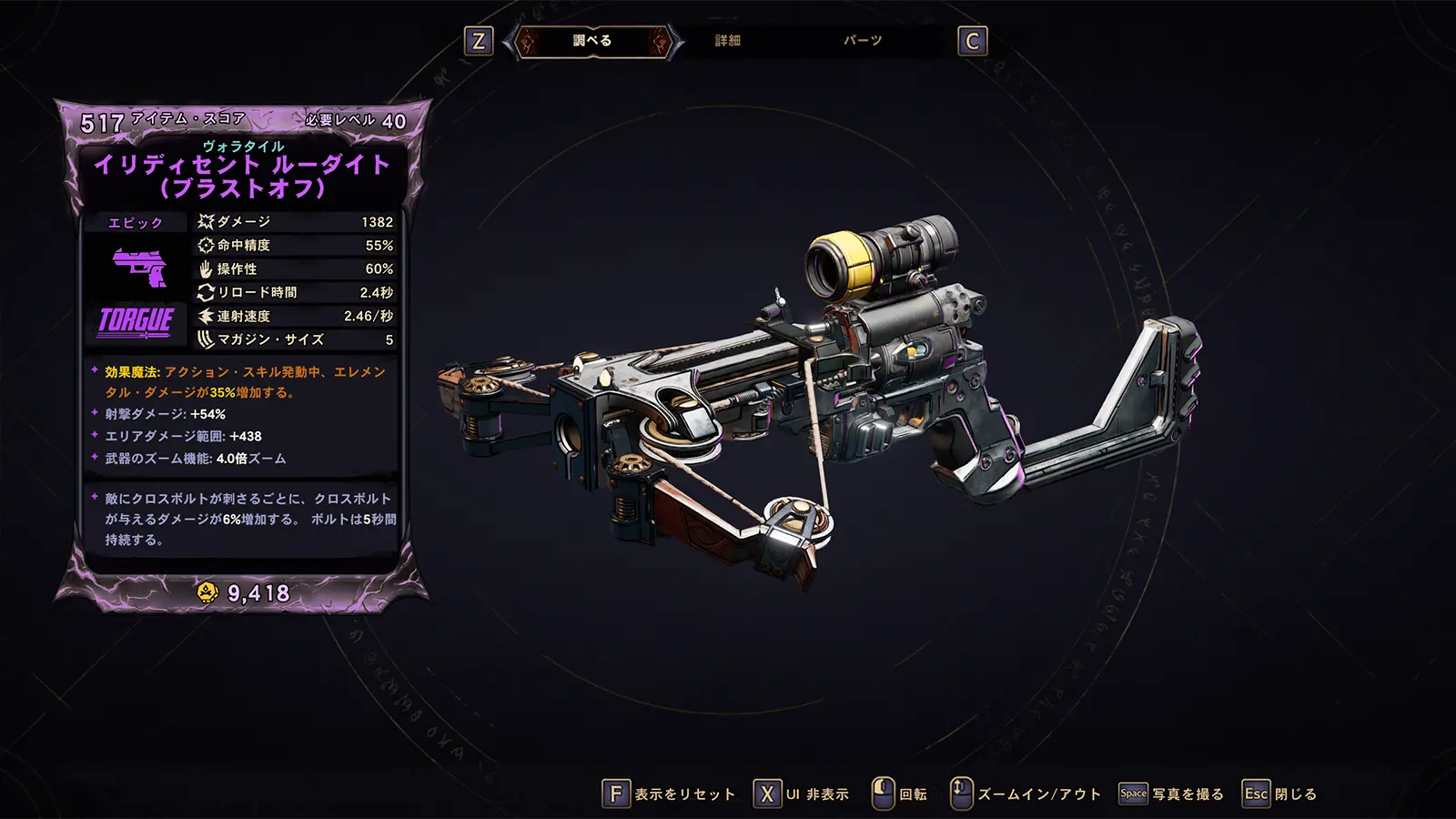Viewport: 1456px width, 819px height.
Task: Close the inspect screen with 閉じる
Action: point(1280,794)
